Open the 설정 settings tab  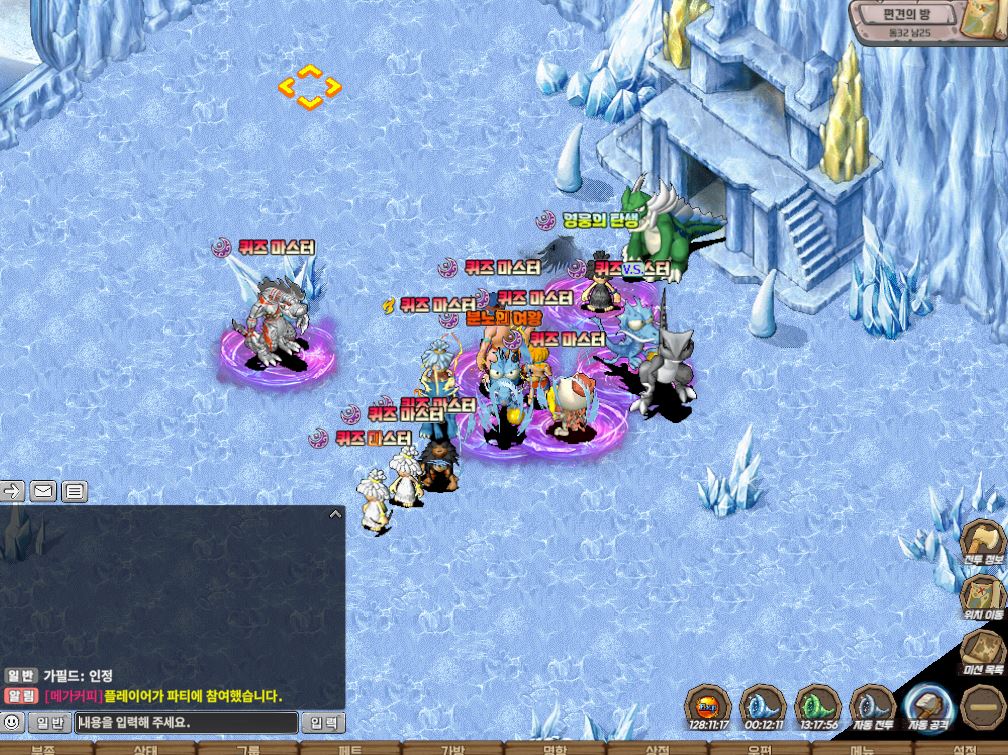coord(963,749)
